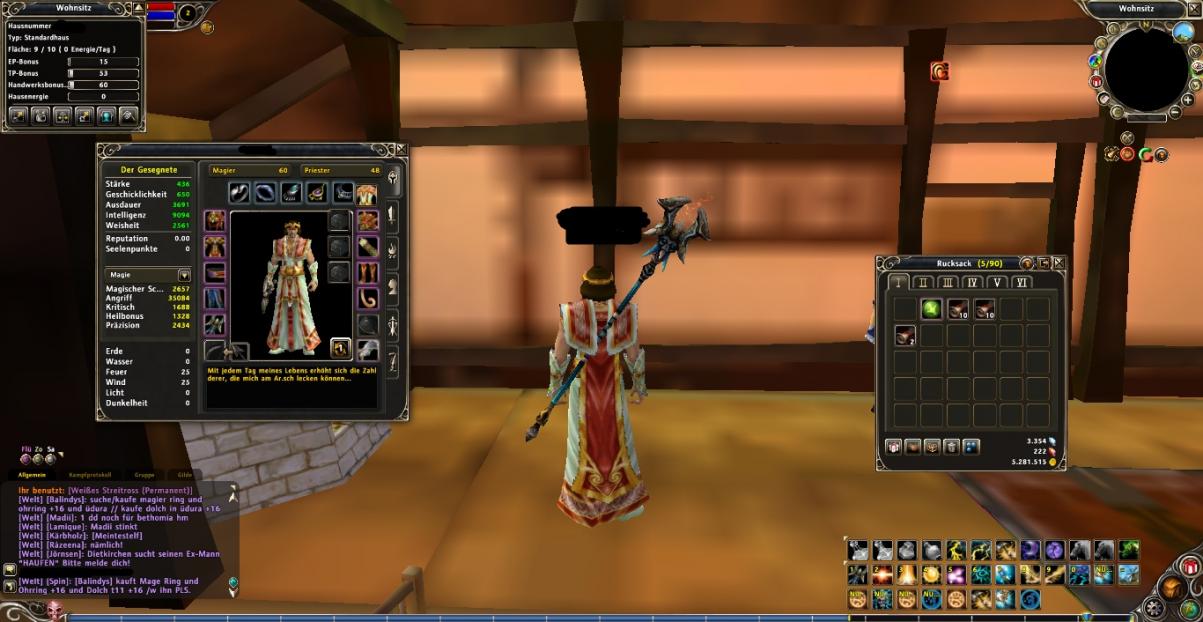
Task: Open Rucksack tab VI
Action: point(1020,283)
